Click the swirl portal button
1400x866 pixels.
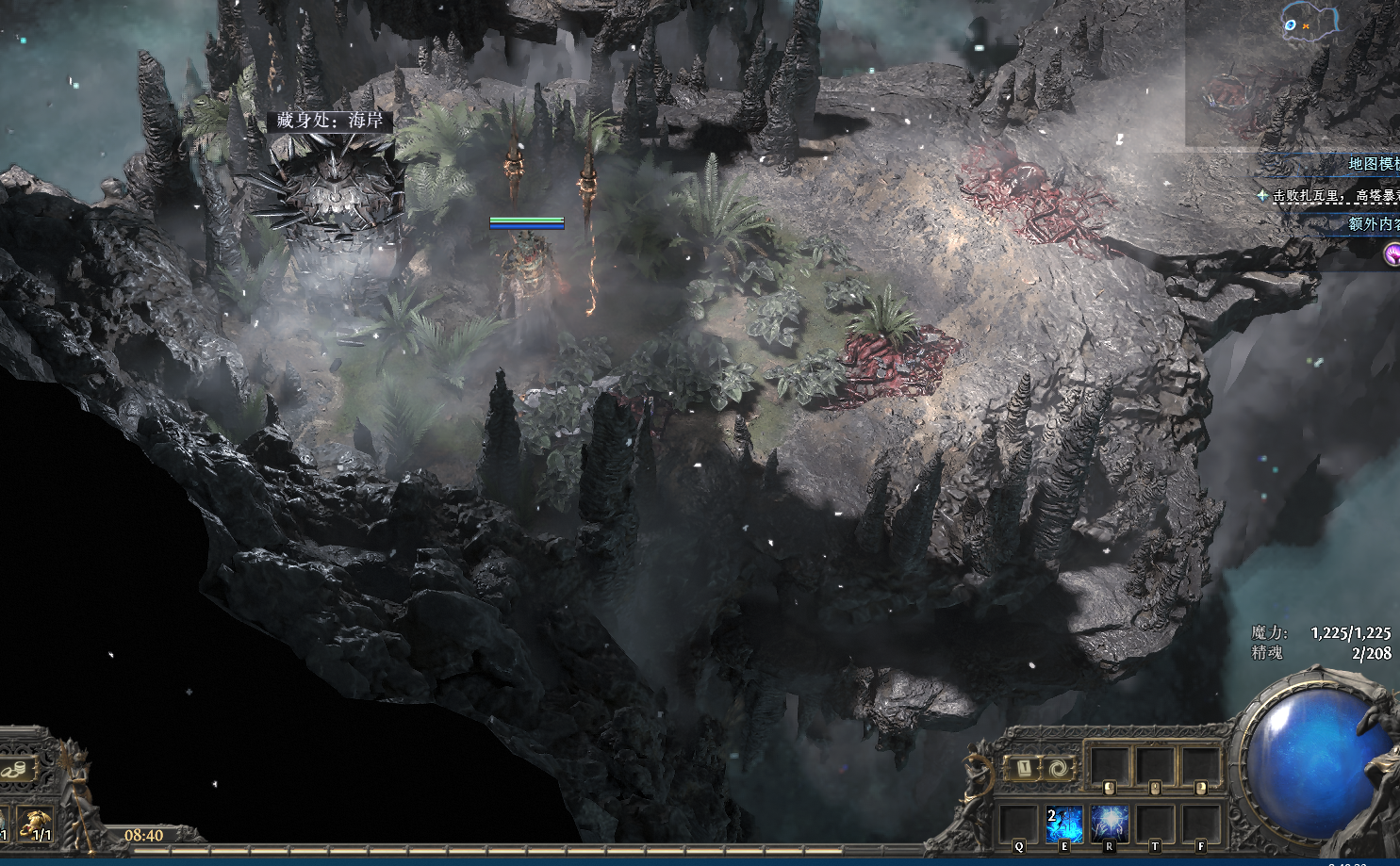pyautogui.click(x=1061, y=768)
